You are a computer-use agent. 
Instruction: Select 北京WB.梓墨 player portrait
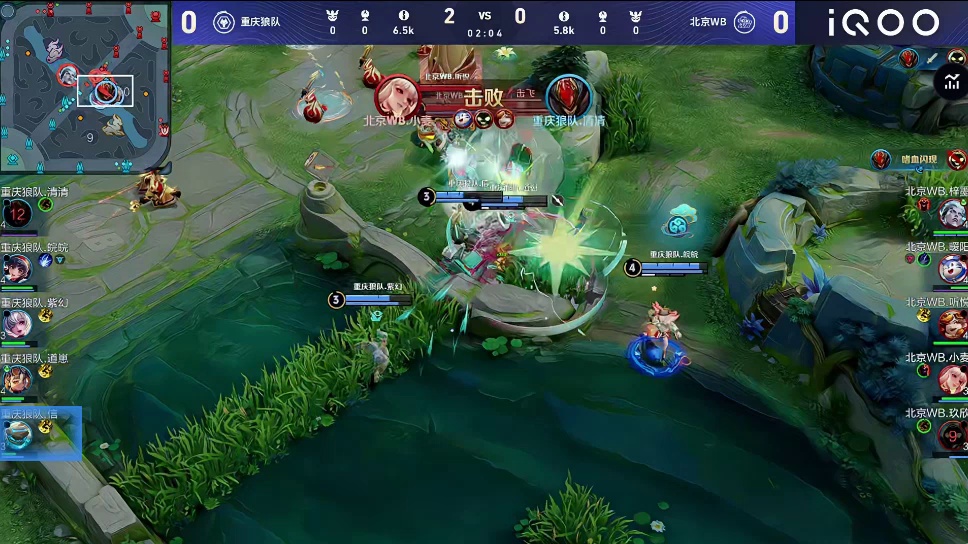pos(951,213)
